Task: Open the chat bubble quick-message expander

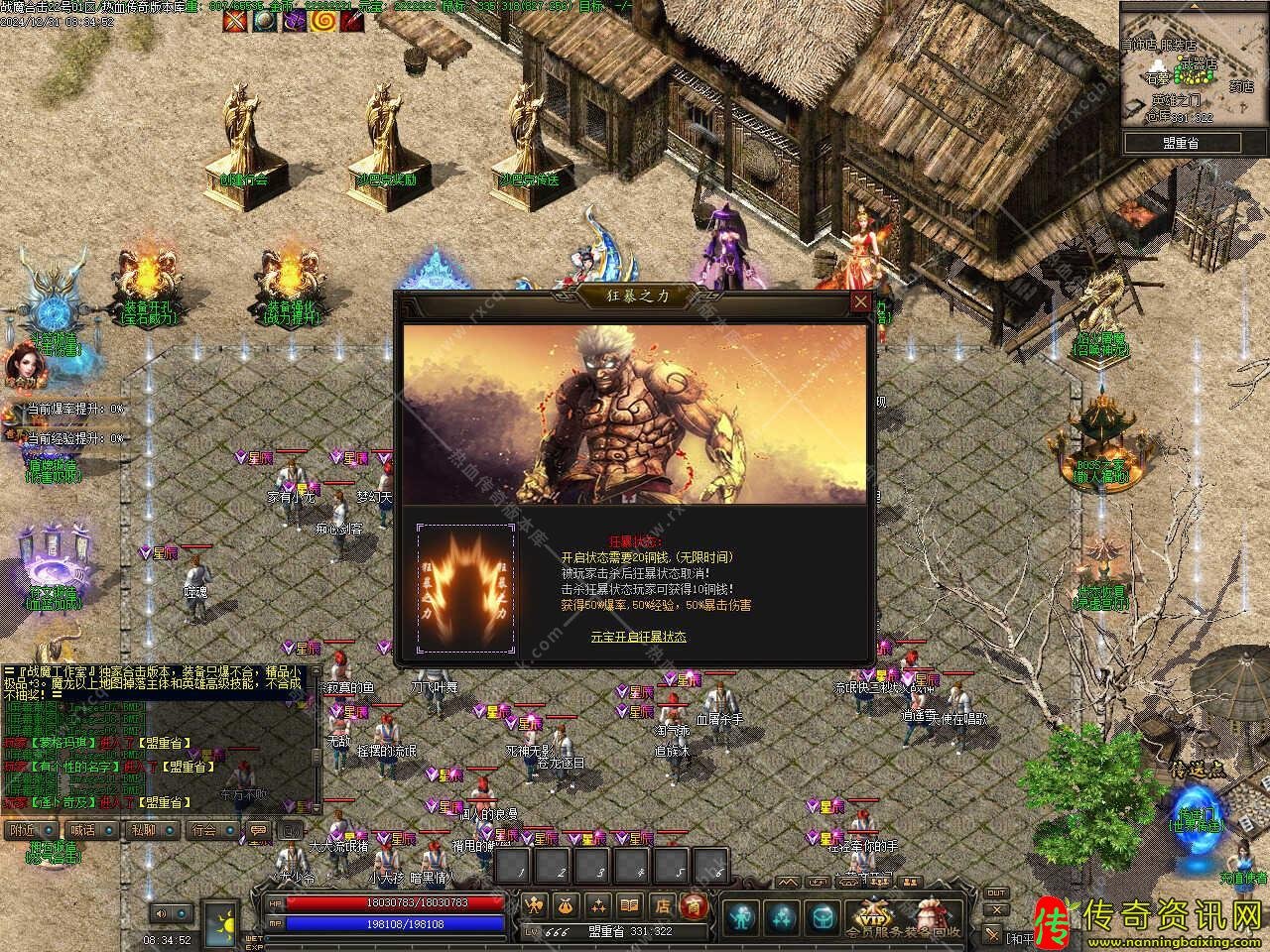Action: point(259,831)
